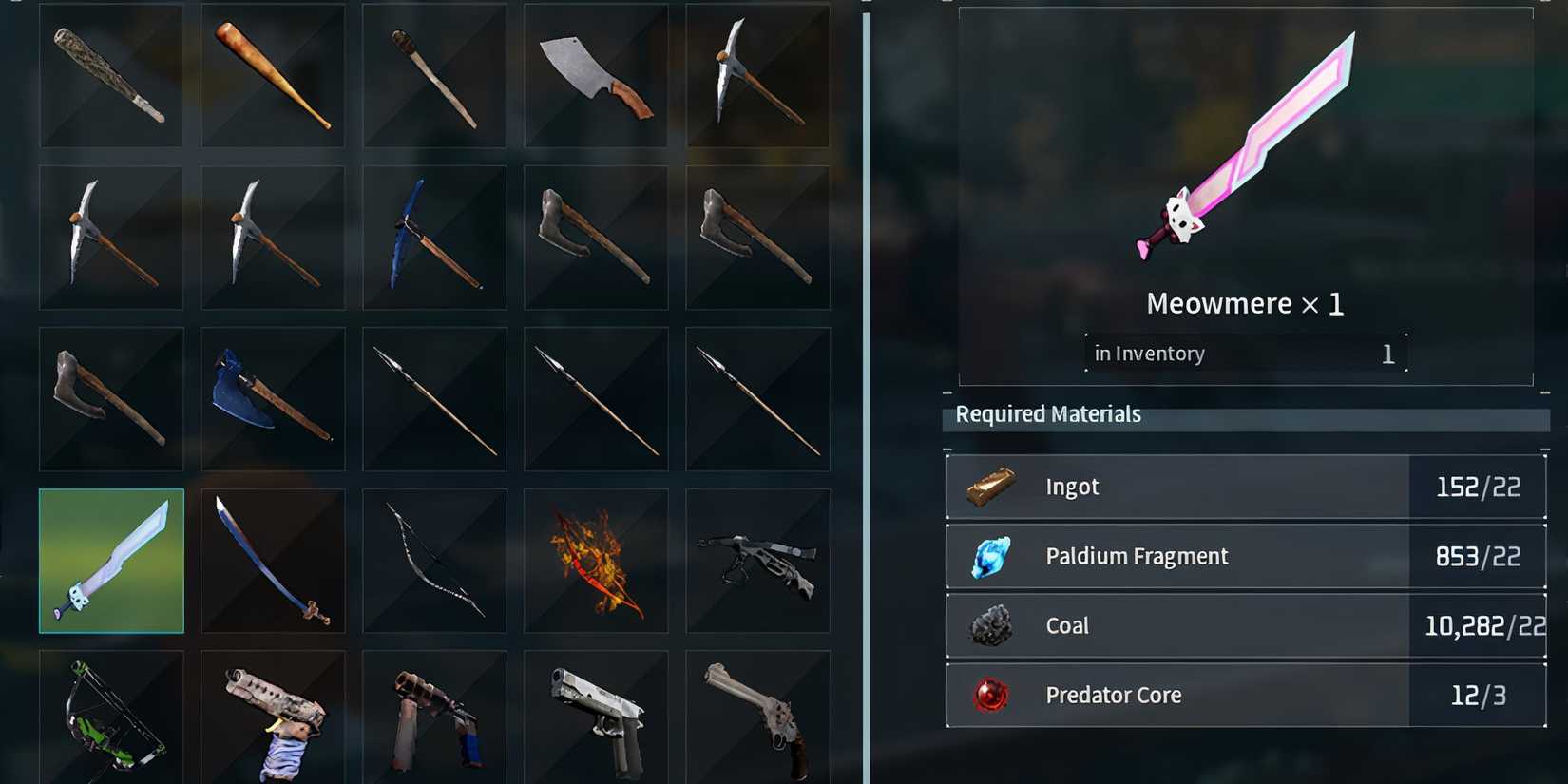1568x784 pixels.
Task: Select the katana beside the Meowmere
Action: [x=273, y=562]
